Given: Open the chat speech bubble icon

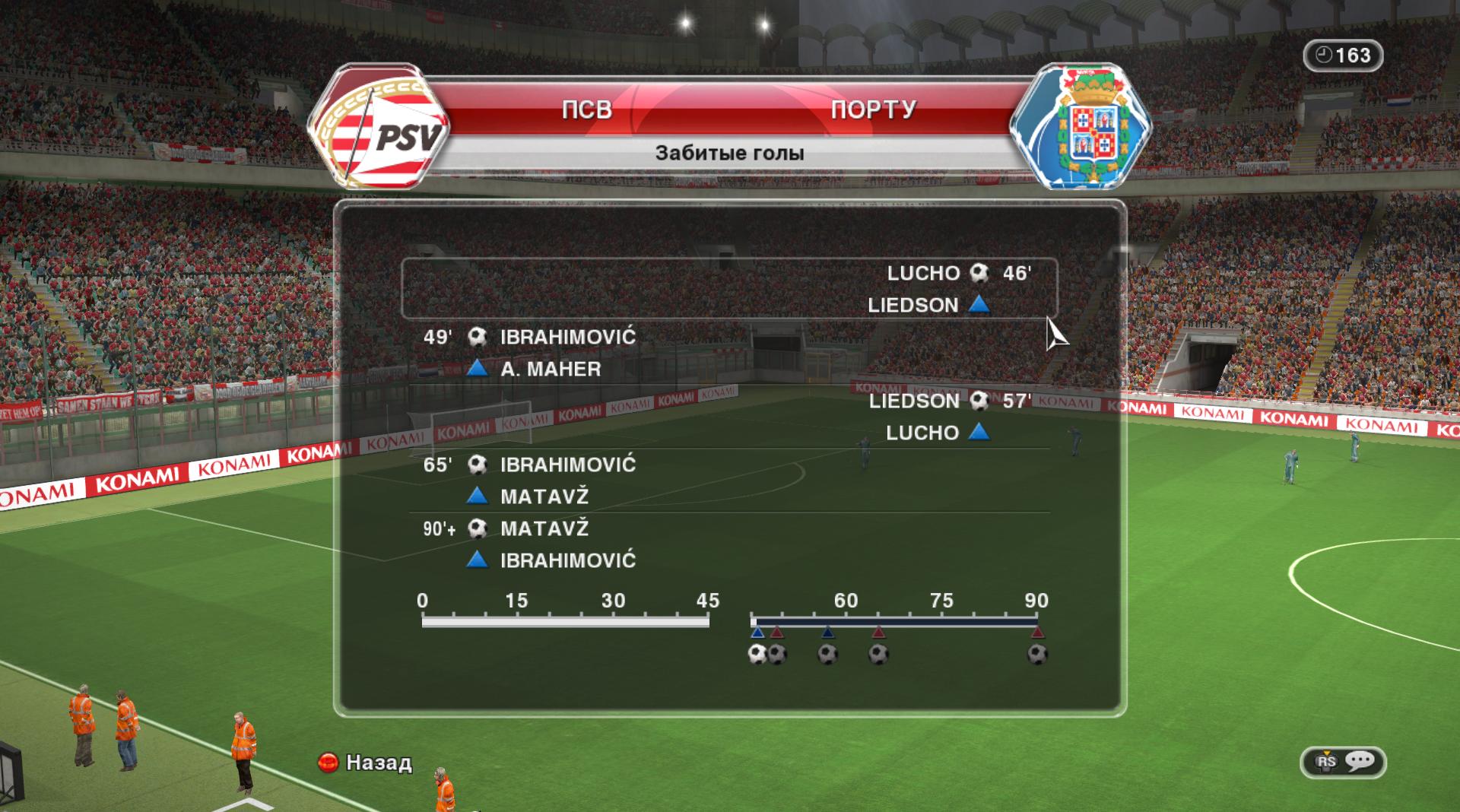Looking at the screenshot, I should pyautogui.click(x=1359, y=762).
